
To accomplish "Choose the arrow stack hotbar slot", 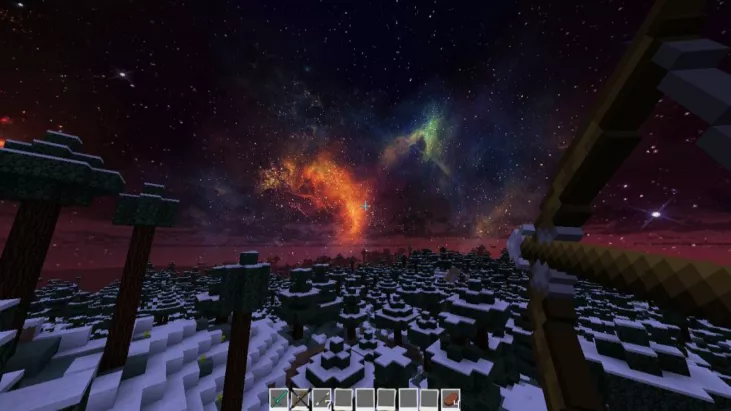I will 321,399.
